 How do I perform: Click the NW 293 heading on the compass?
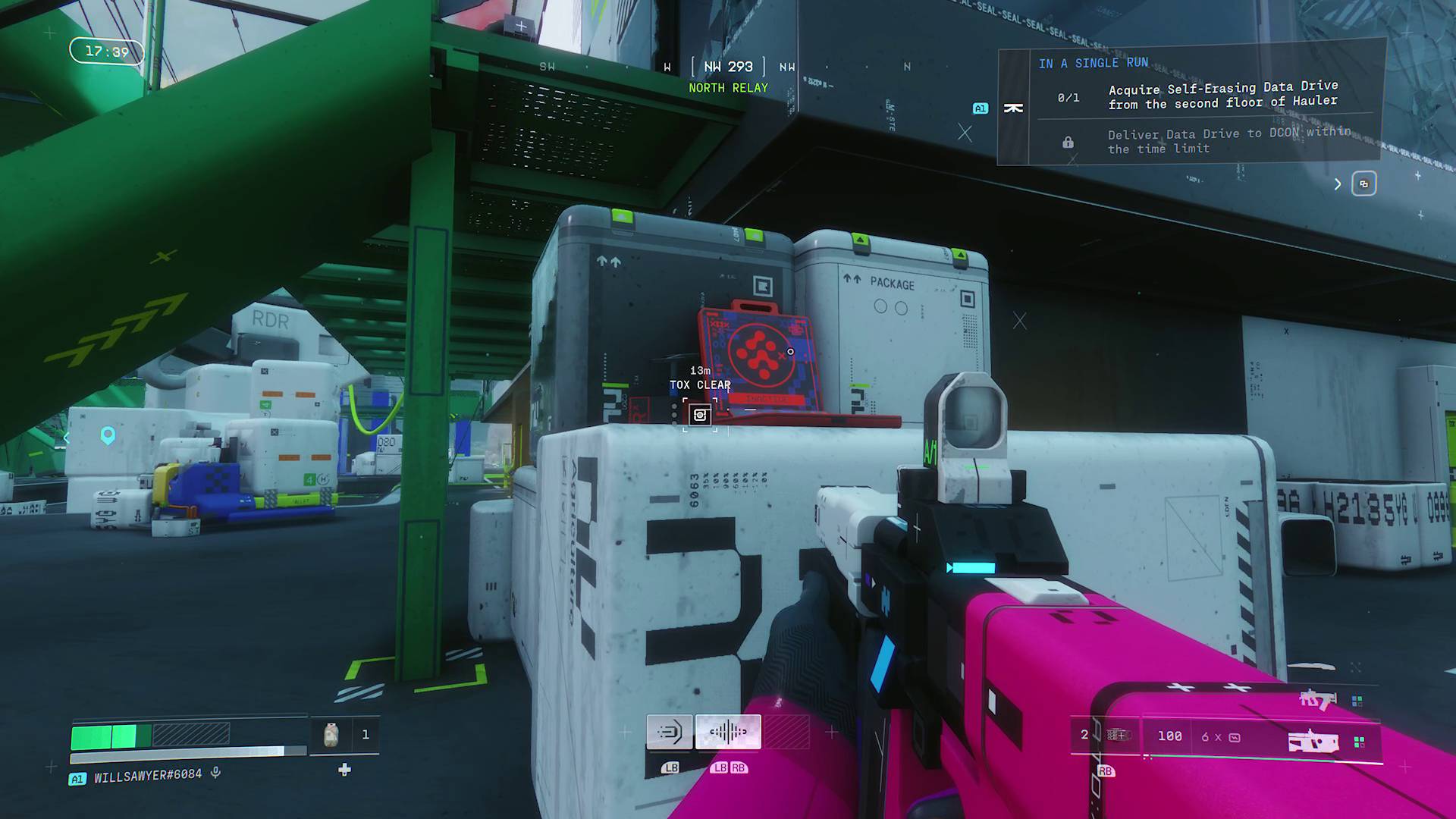(727, 67)
